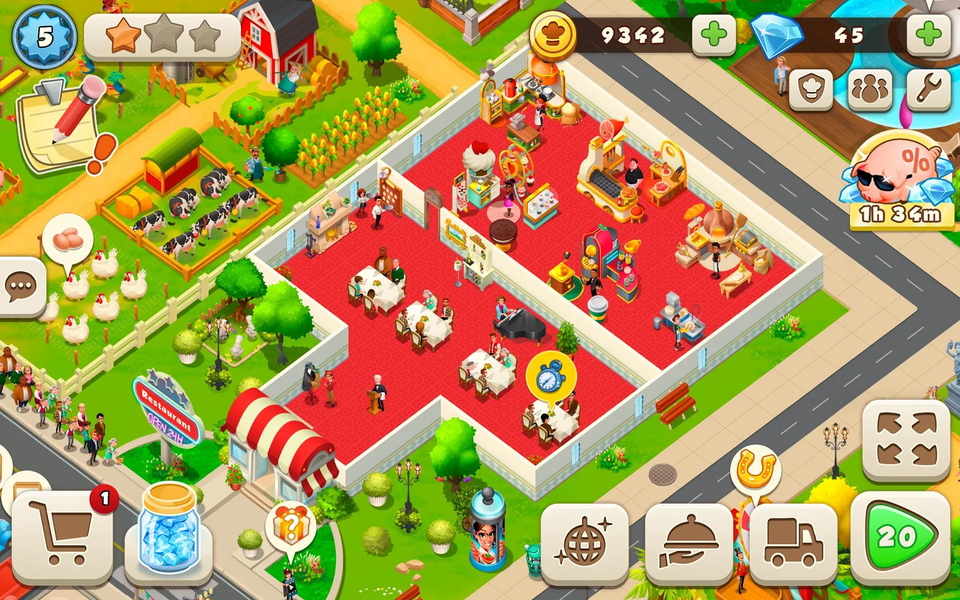This screenshot has width=960, height=600.
Task: Open the chef hat menu button
Action: click(810, 90)
